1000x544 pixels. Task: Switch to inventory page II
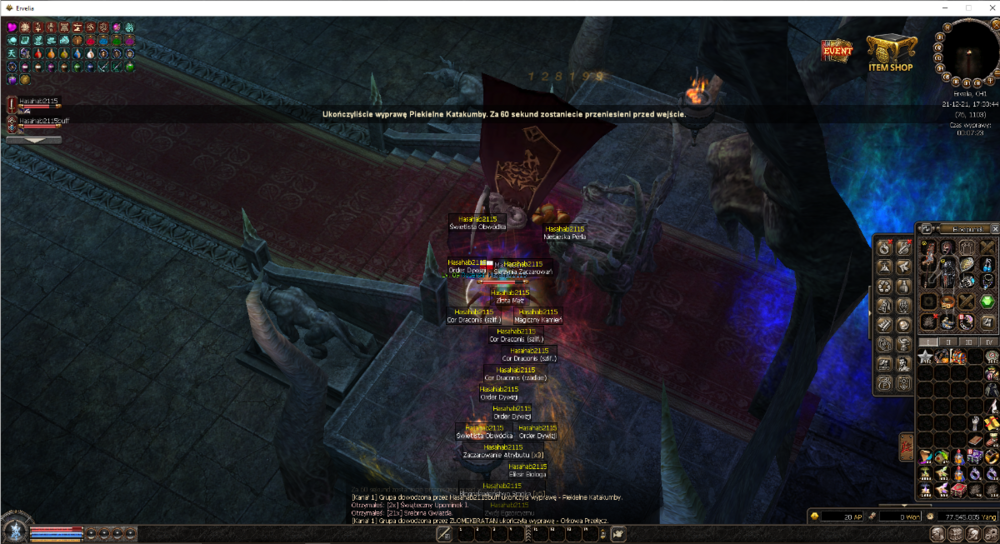pos(949,342)
